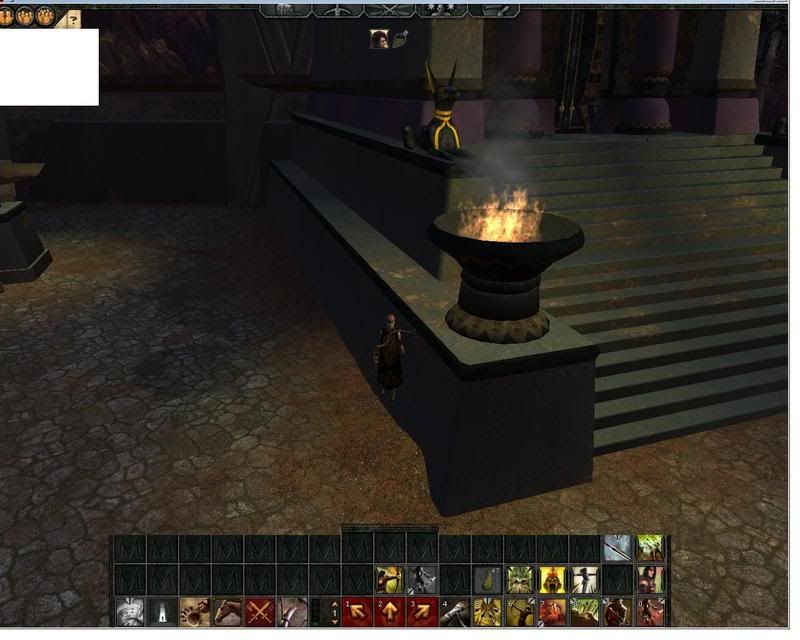Viewport: 800px width, 640px height.
Task: Click the woman portrait ability in middle row
Action: (649, 580)
